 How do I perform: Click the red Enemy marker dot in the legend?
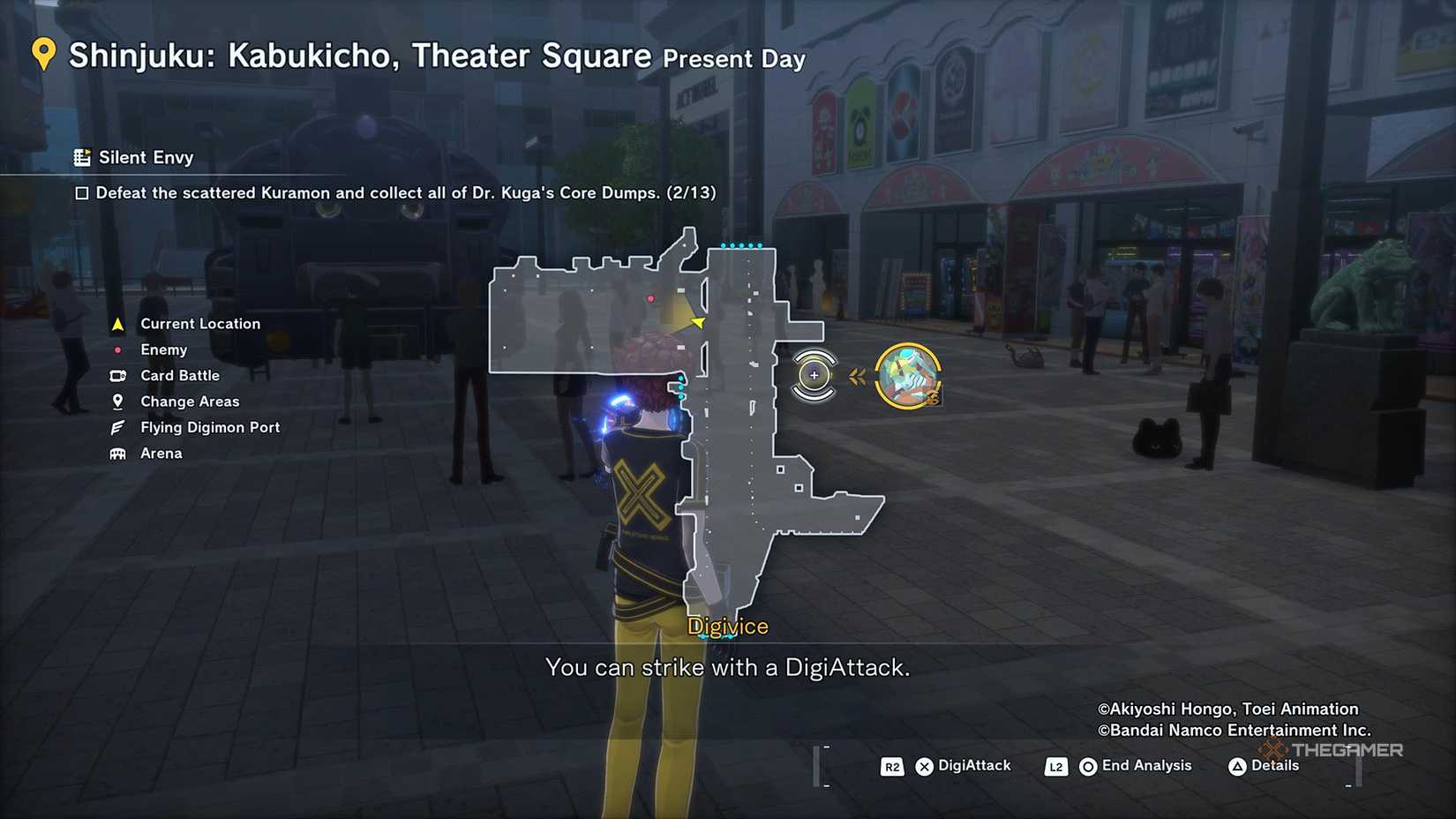[117, 349]
